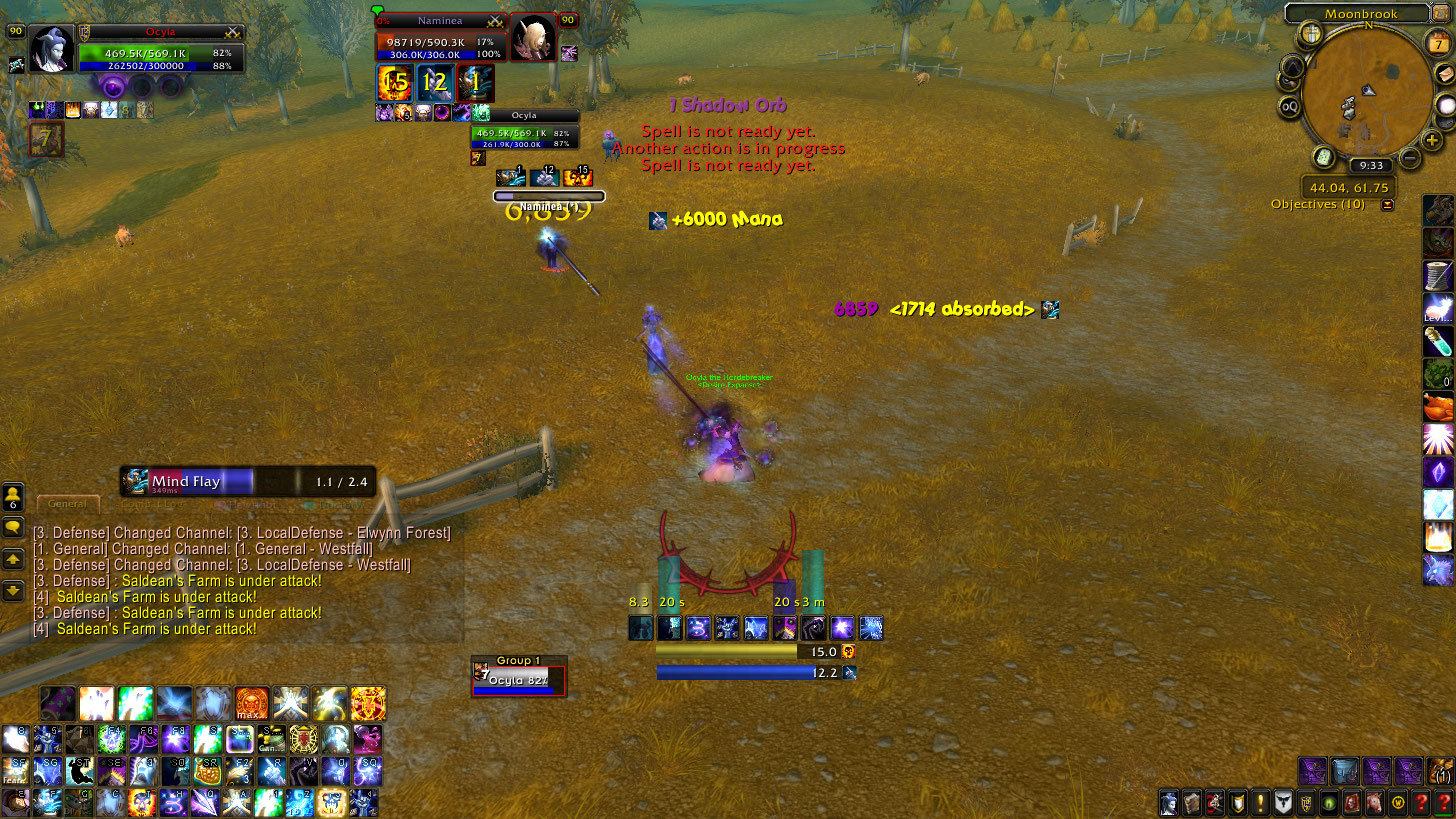Click the Moonbrook minimap
1456x819 pixels.
1371,93
